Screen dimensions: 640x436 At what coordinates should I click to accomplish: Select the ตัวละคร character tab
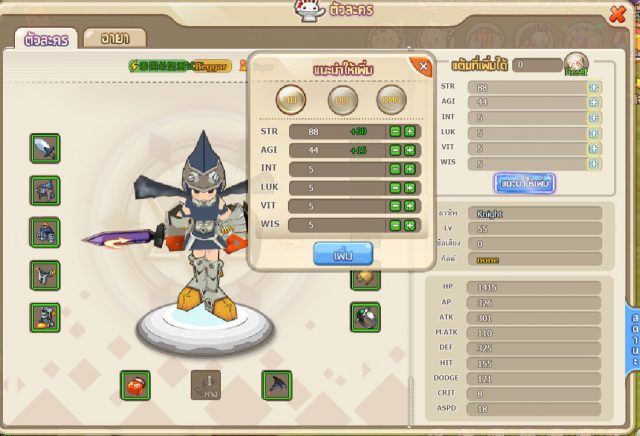(x=44, y=40)
